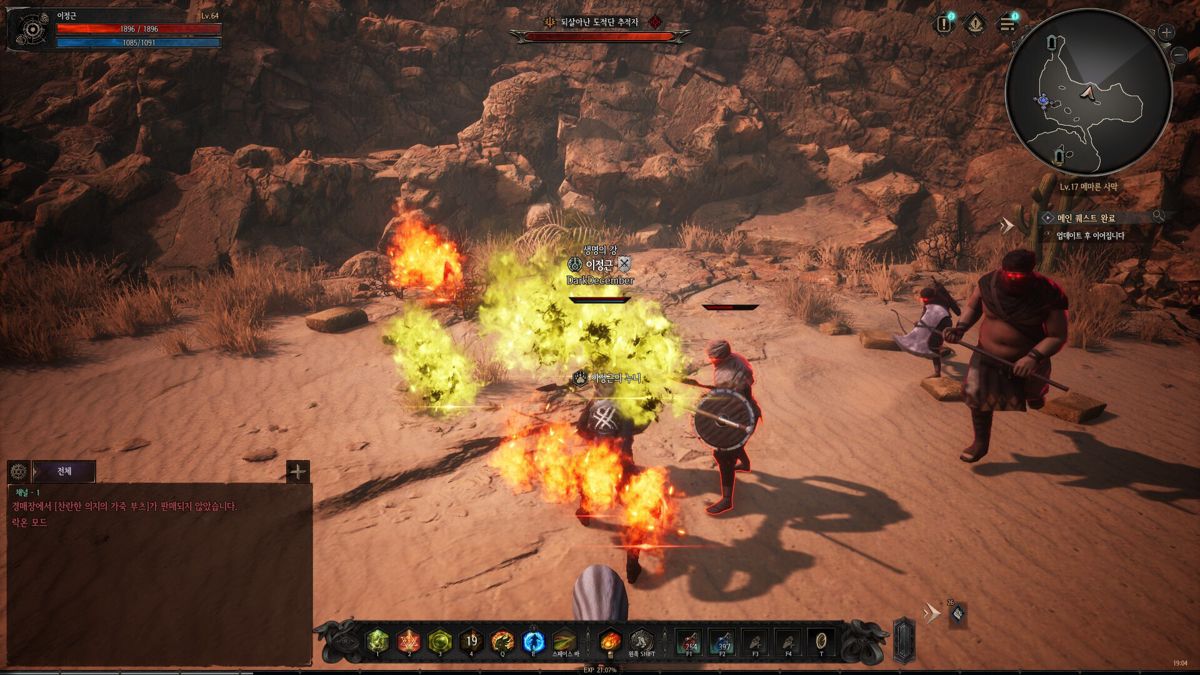Viewport: 1200px width, 675px height.
Task: Click the magnifier next to main quest
Action: click(x=1158, y=216)
